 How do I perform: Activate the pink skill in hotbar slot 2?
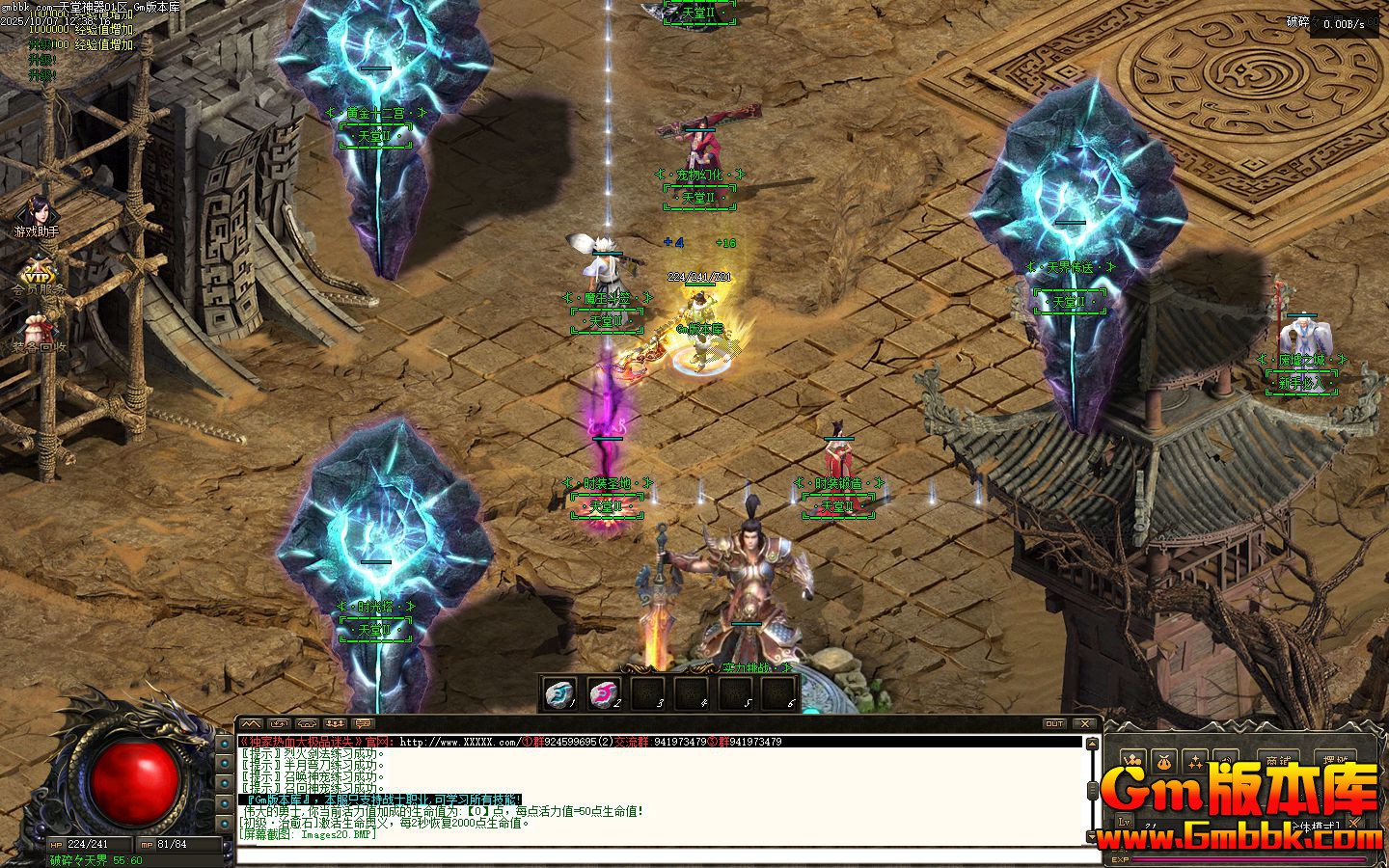pos(604,692)
